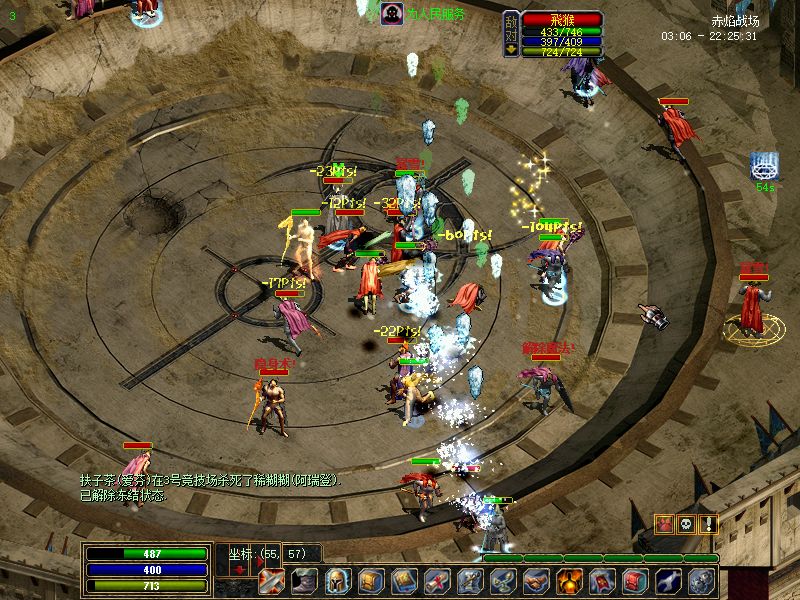Open the red book icon
The image size is (800, 600).
point(635,582)
